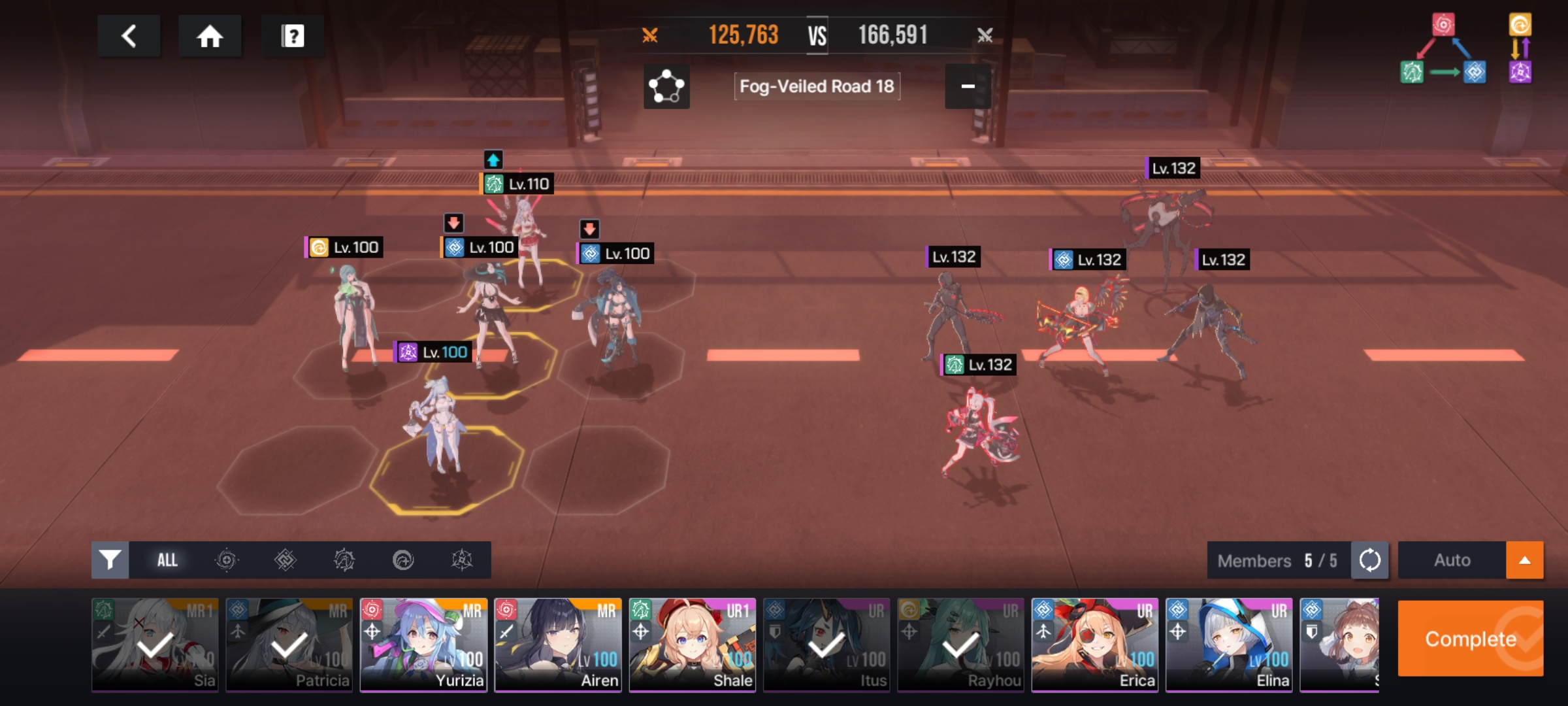Open the filter funnel button
Screen dimensions: 1568x706
coord(110,560)
